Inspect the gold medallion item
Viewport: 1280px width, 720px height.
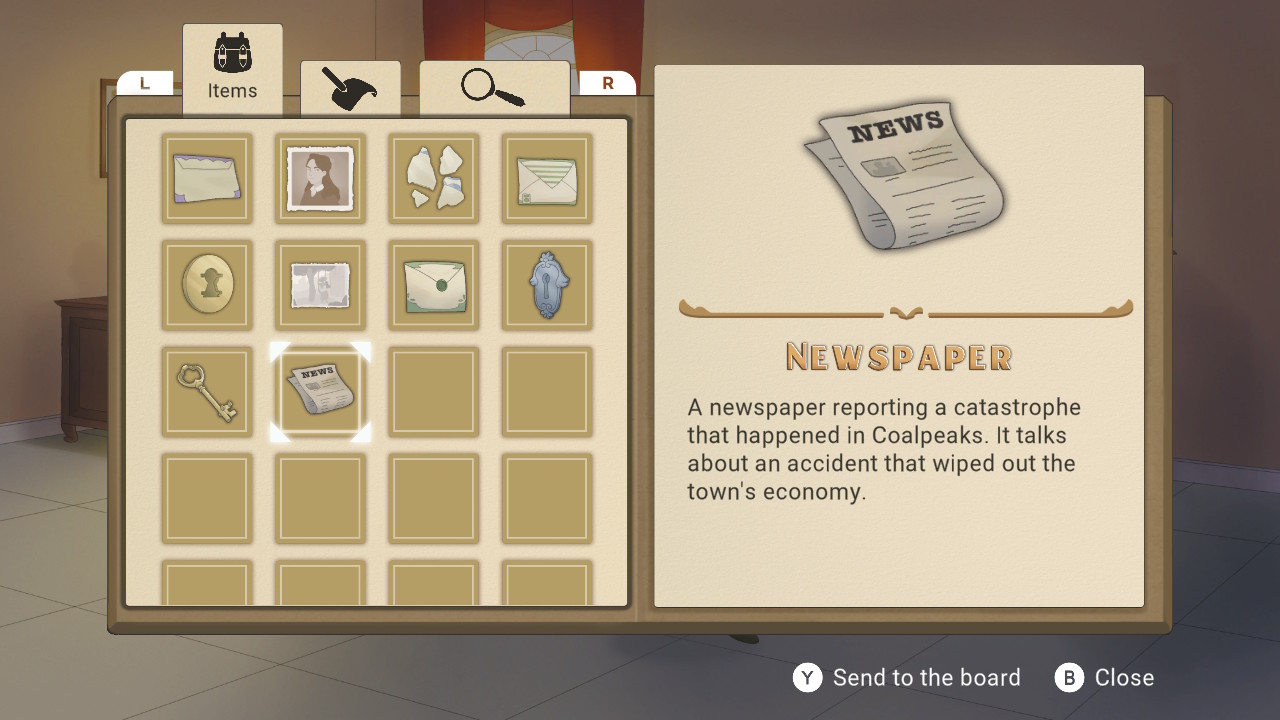tap(207, 285)
